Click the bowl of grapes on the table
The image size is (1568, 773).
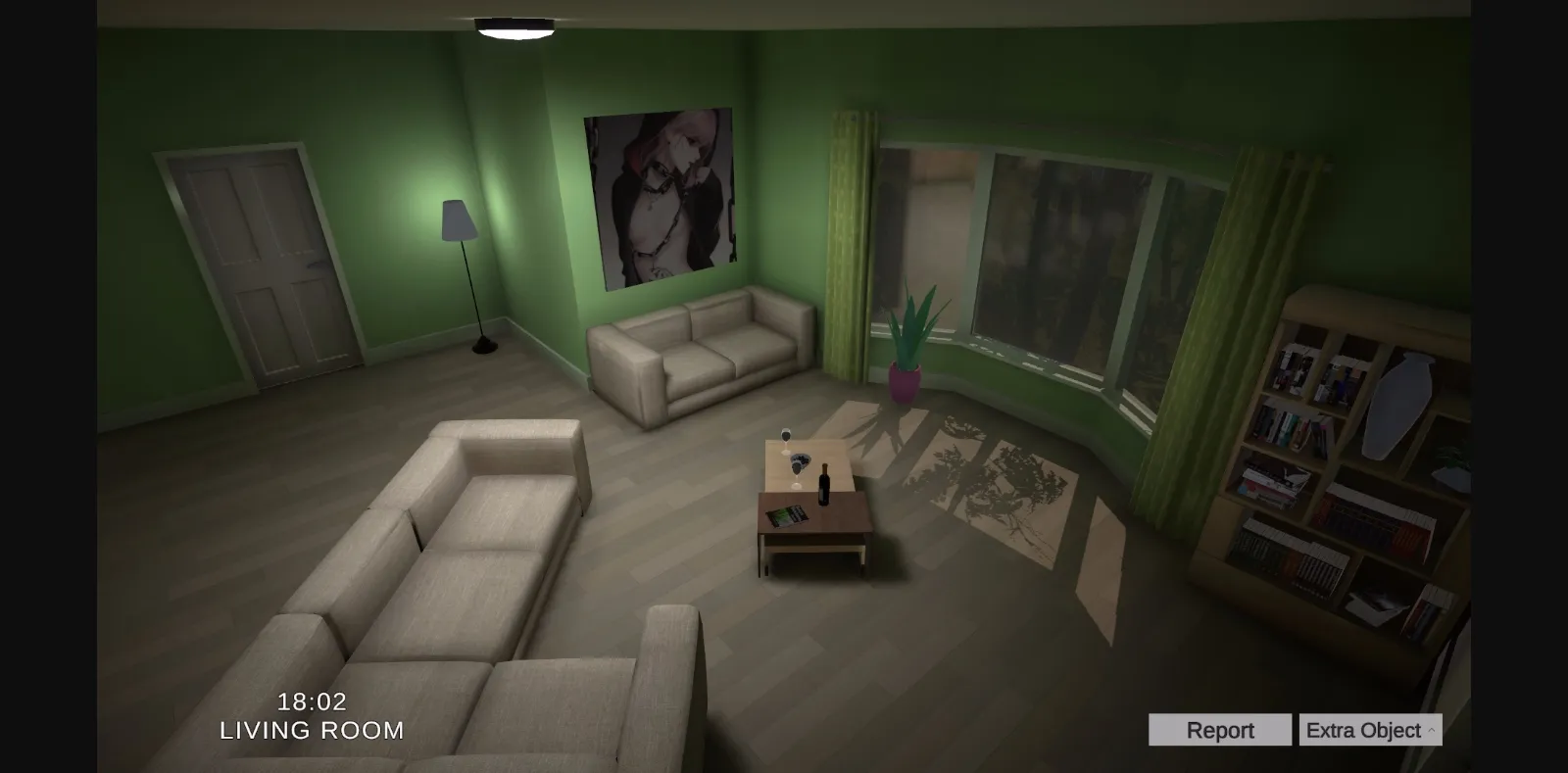pos(801,459)
